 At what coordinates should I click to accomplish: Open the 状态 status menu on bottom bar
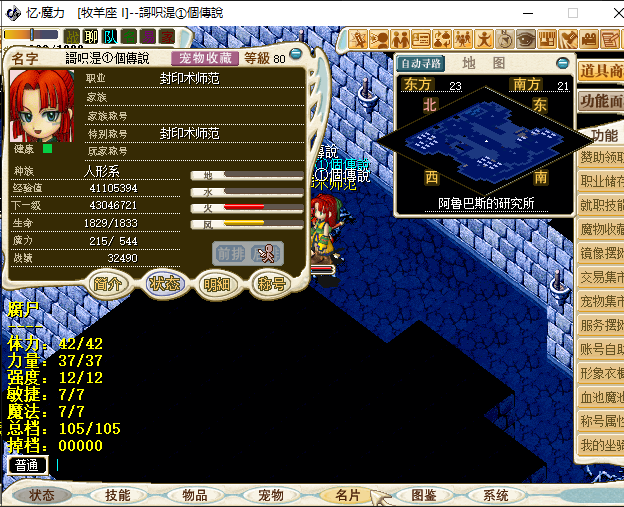point(42,495)
